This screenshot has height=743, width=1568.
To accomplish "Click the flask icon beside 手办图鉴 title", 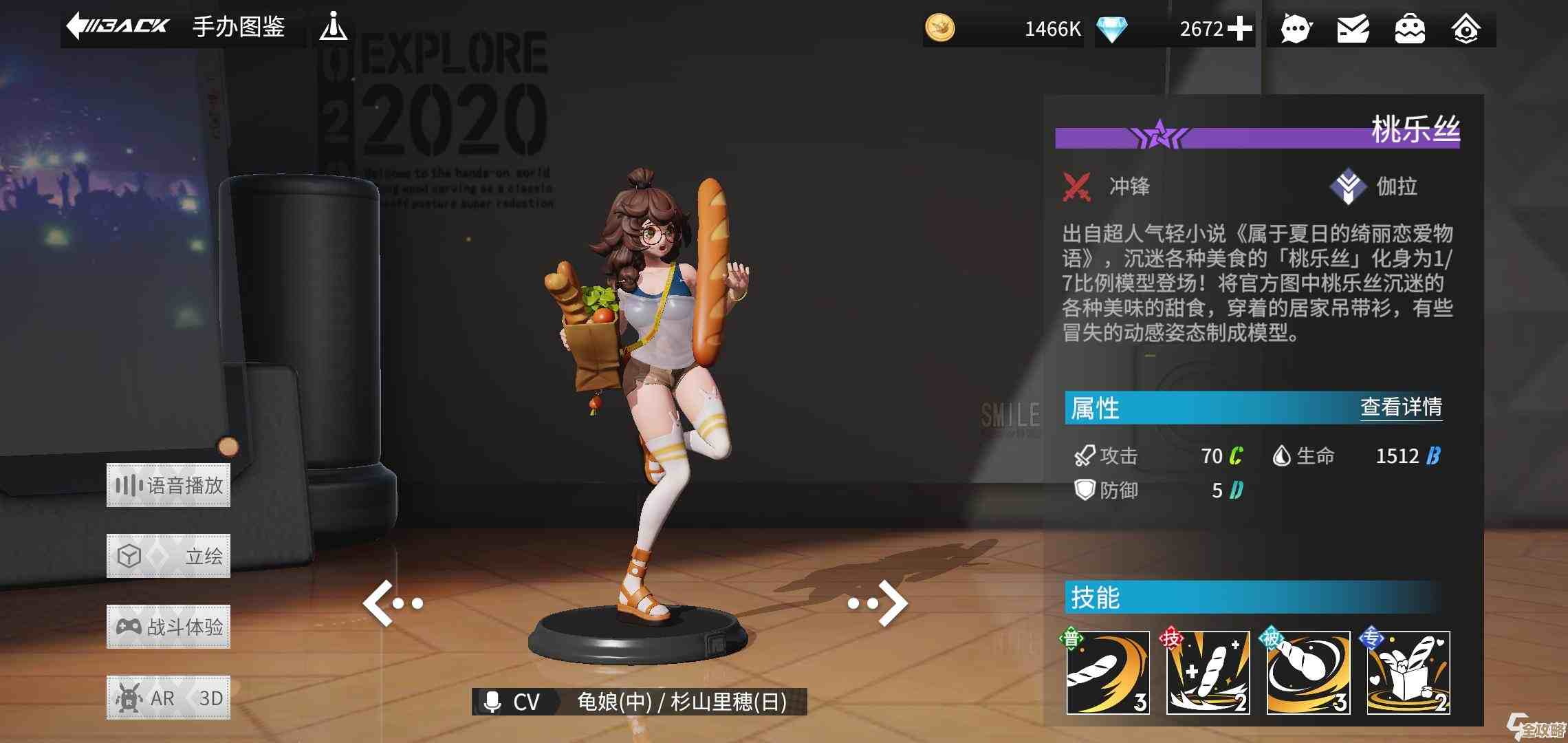I will coord(335,28).
